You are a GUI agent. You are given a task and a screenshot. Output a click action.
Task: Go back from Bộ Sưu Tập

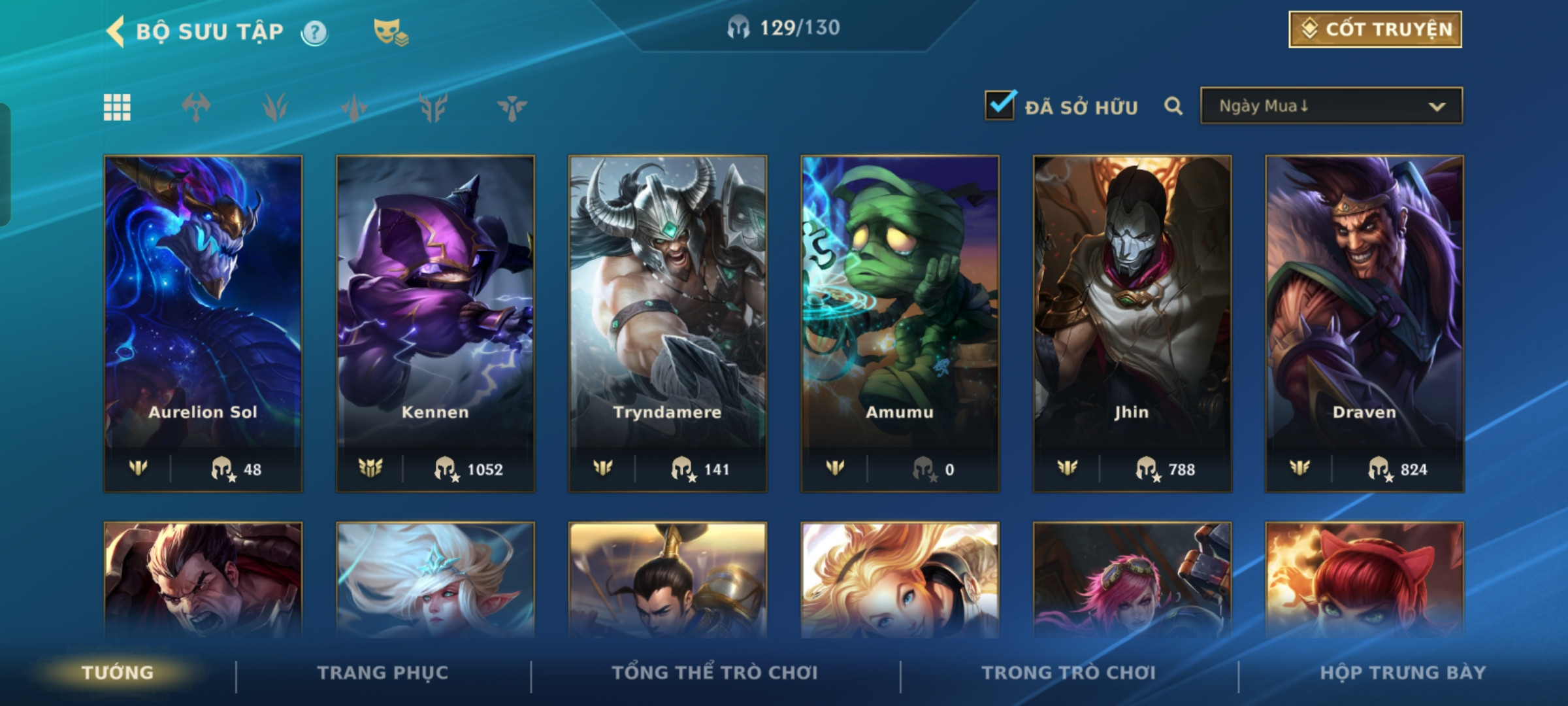pyautogui.click(x=116, y=31)
